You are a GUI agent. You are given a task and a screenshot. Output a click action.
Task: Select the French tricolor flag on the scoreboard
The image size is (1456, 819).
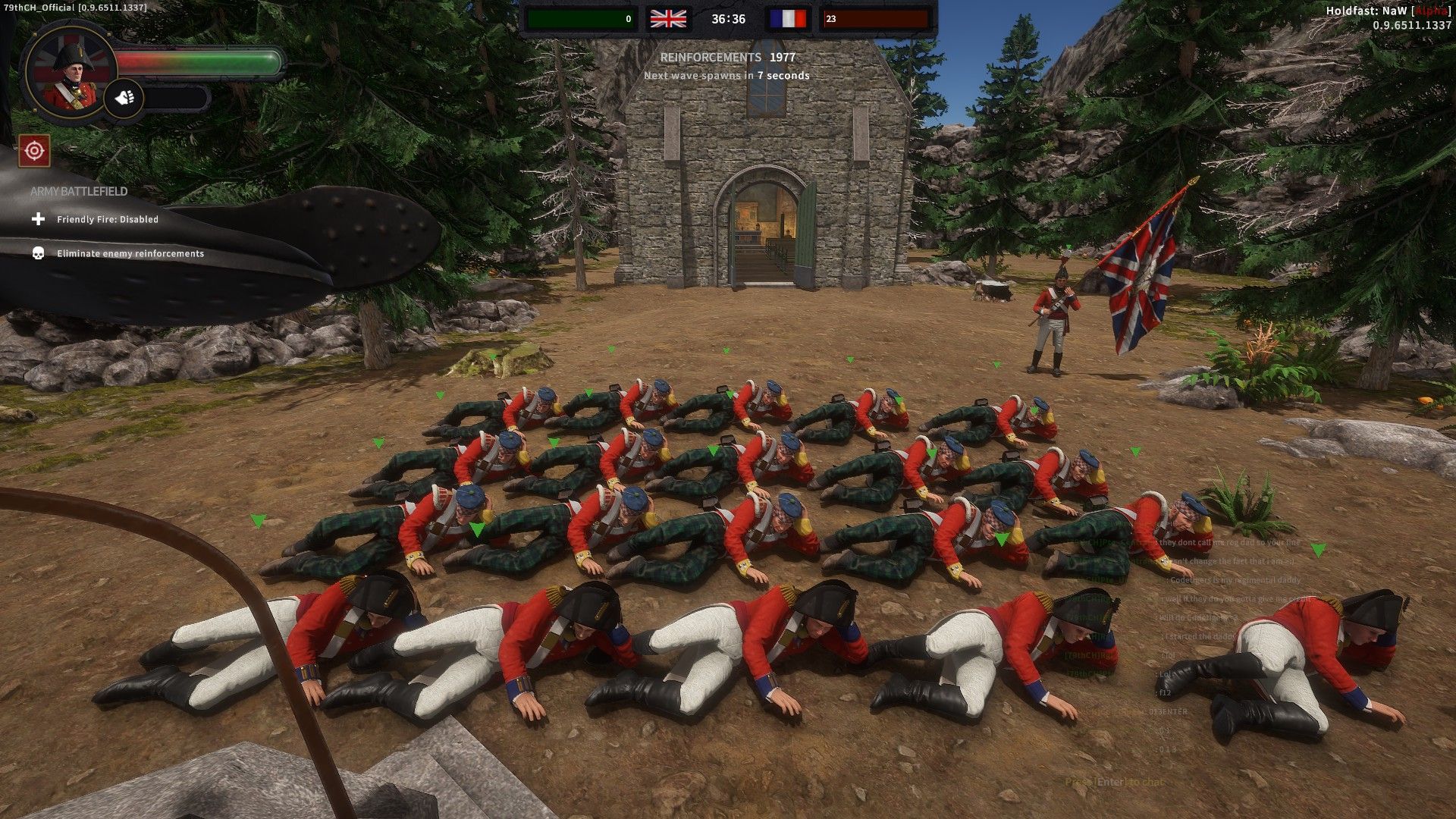pos(789,19)
